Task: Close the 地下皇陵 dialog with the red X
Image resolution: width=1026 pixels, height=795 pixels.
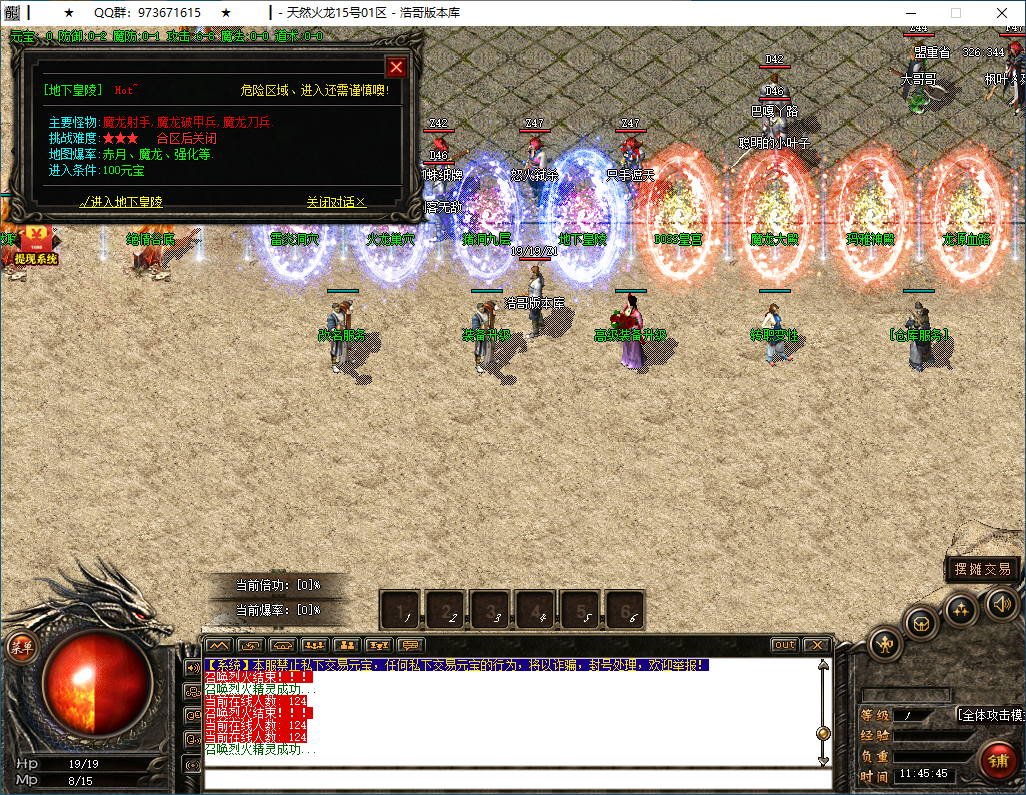Action: coord(396,67)
